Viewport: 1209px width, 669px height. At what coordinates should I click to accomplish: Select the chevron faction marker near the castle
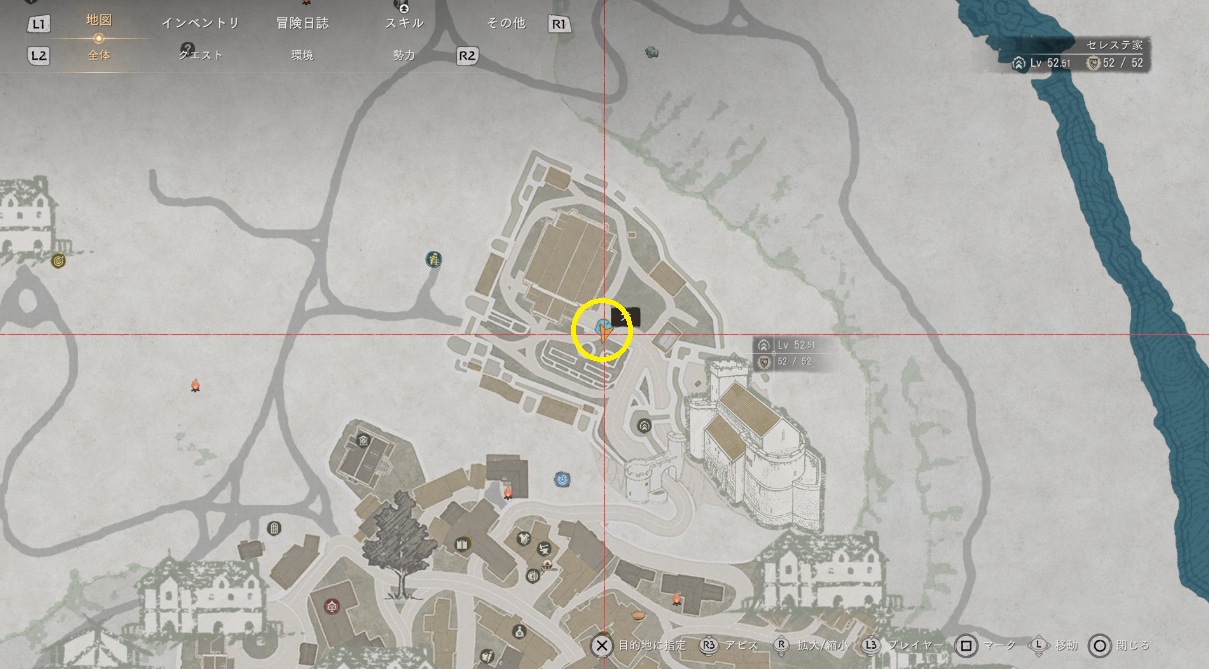tap(644, 425)
